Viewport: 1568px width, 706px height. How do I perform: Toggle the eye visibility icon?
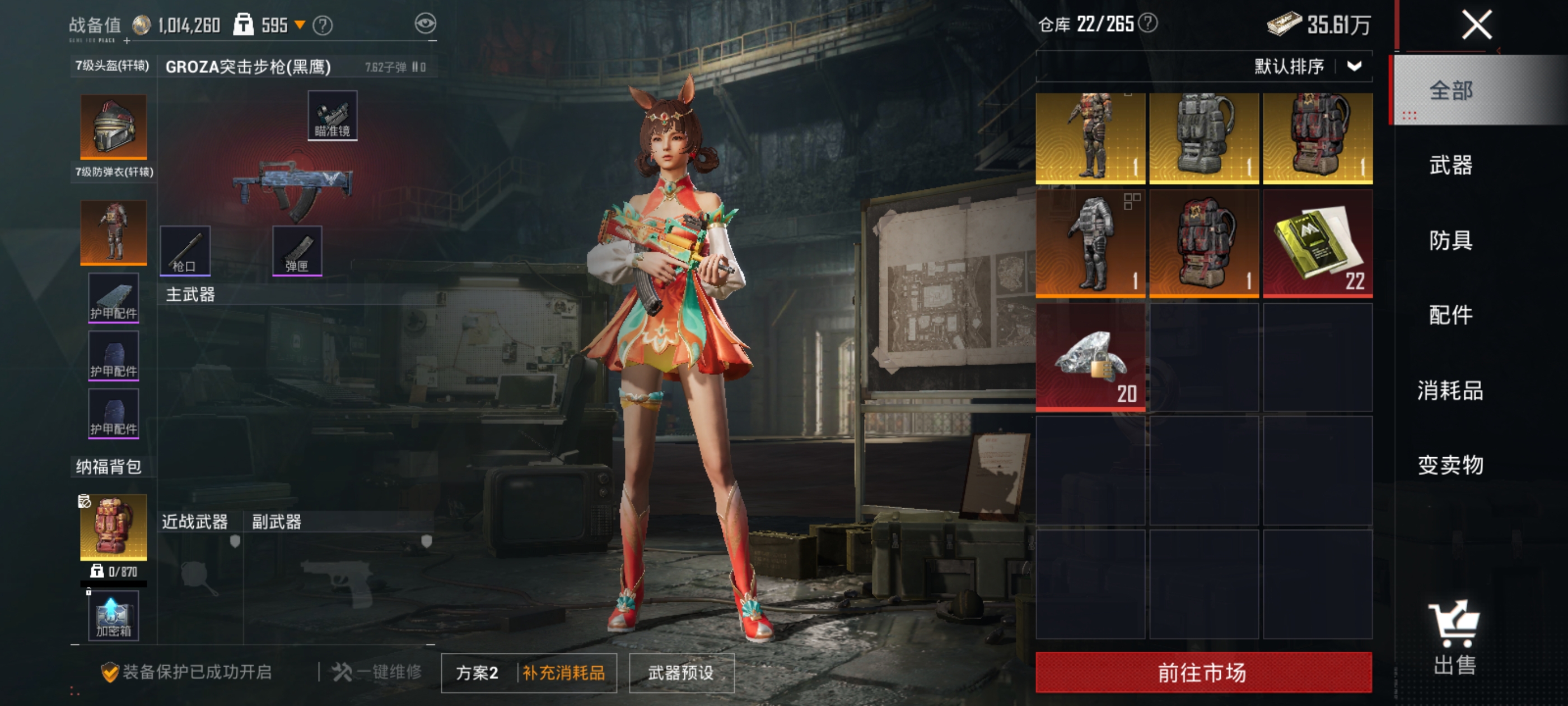426,24
